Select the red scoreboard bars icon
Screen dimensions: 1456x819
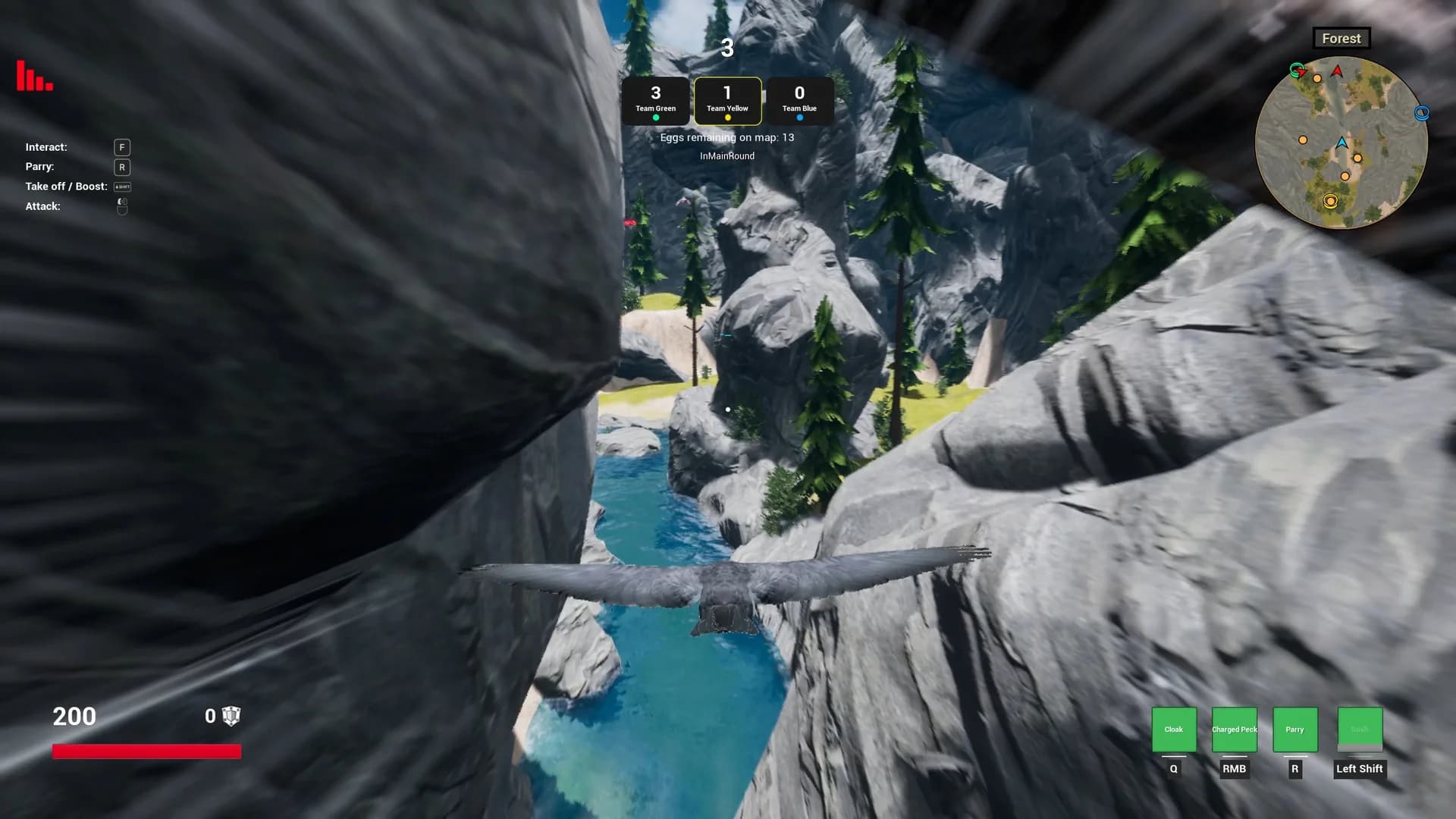(33, 77)
